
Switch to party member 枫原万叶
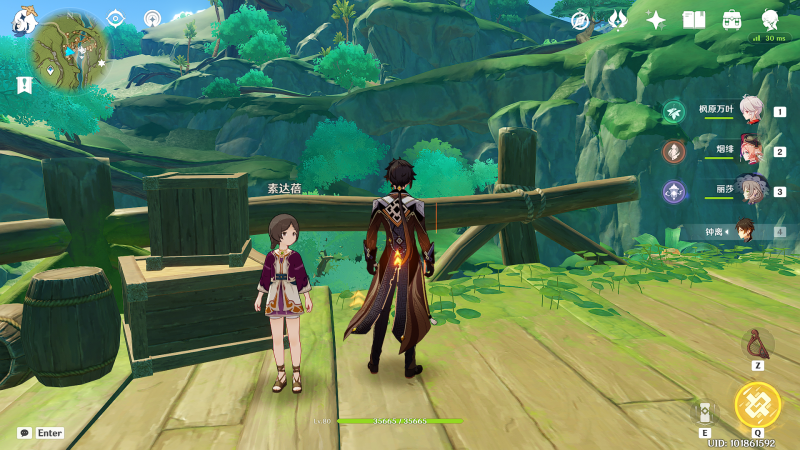750,111
